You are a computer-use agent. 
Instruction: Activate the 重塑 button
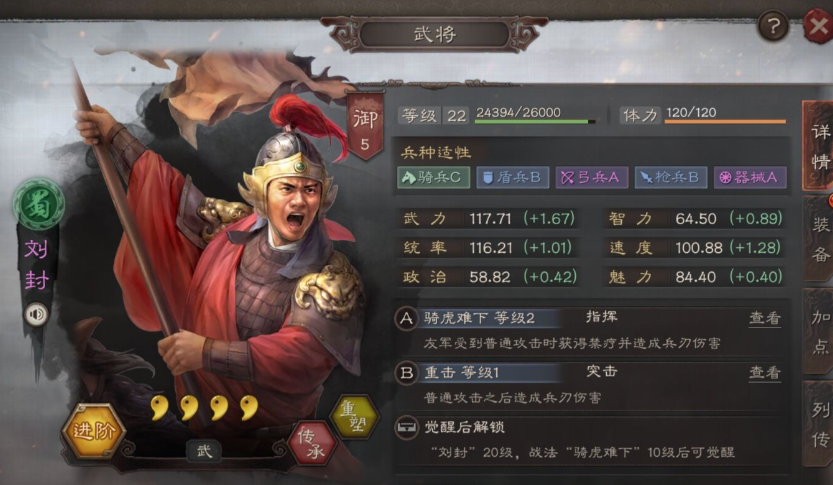coord(355,417)
